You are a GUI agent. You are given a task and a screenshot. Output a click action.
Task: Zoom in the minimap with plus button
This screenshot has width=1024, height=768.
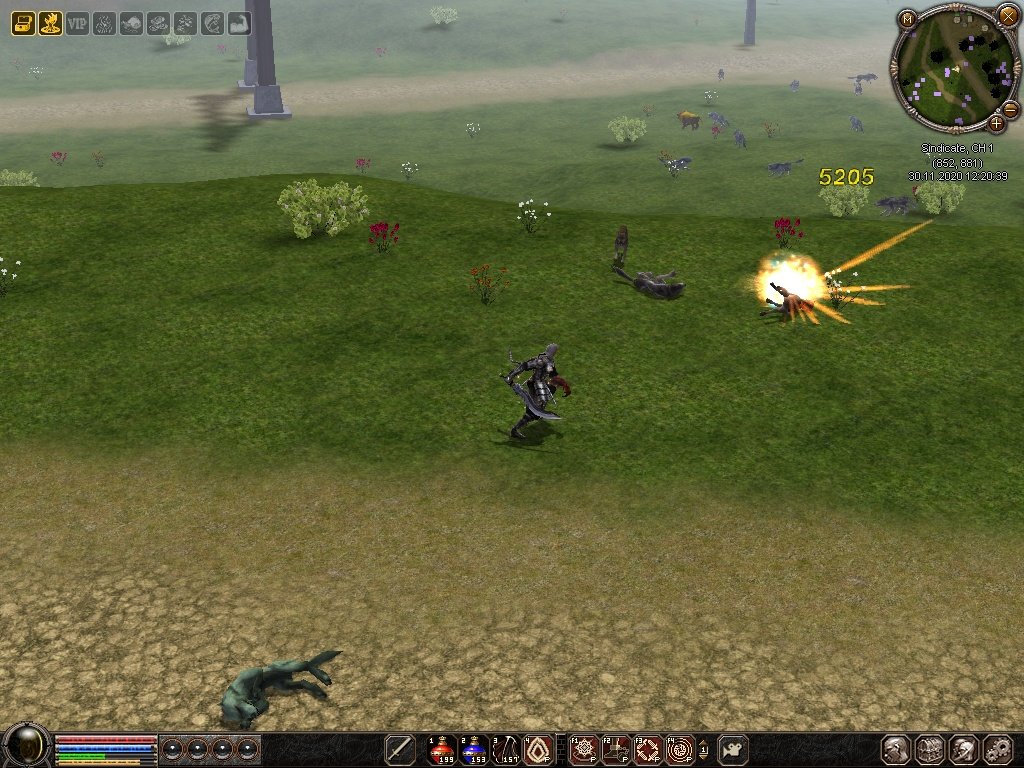pyautogui.click(x=996, y=124)
